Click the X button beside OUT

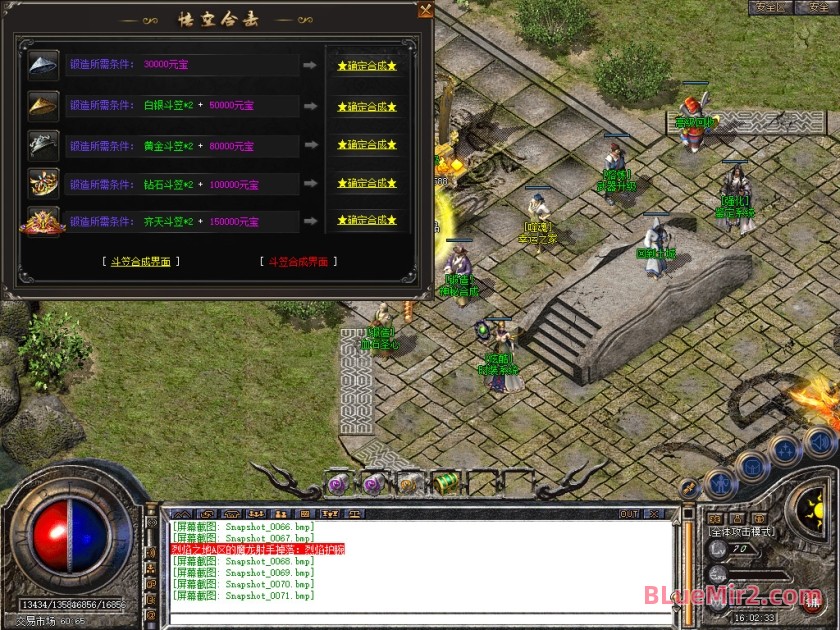(655, 514)
